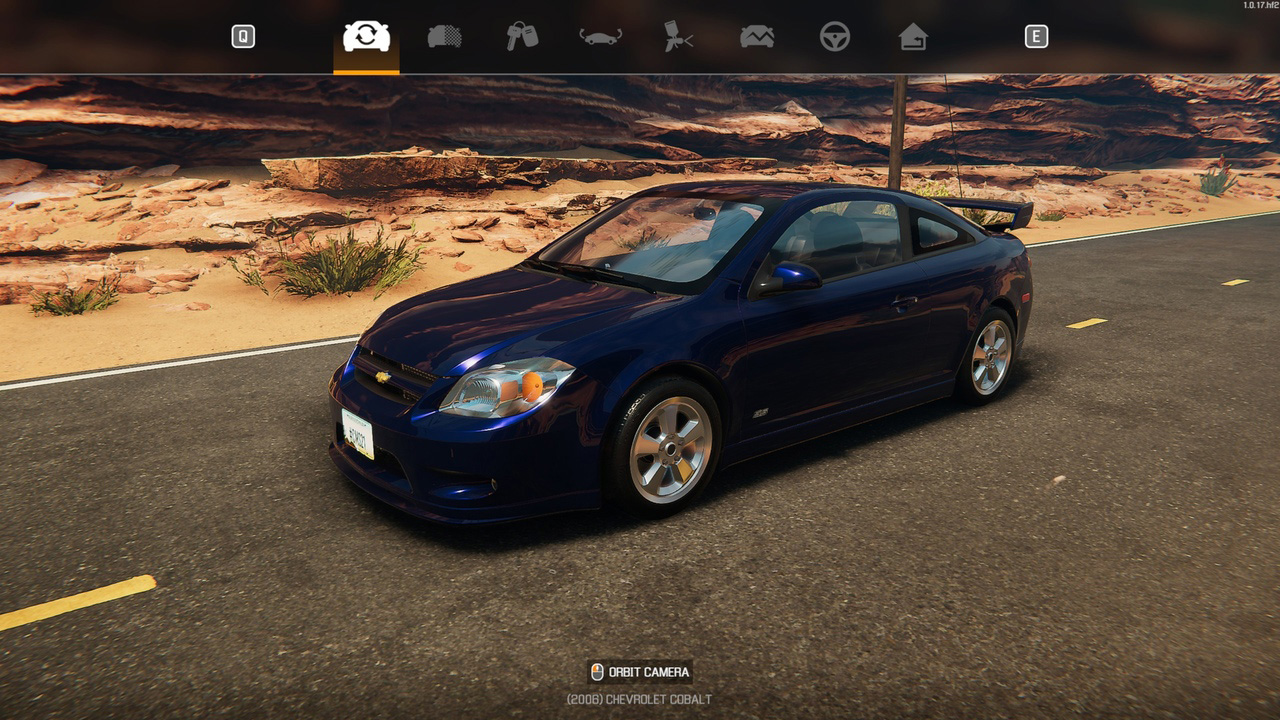The width and height of the screenshot is (1280, 720).
Task: Switch to the car keys tab
Action: [522, 37]
